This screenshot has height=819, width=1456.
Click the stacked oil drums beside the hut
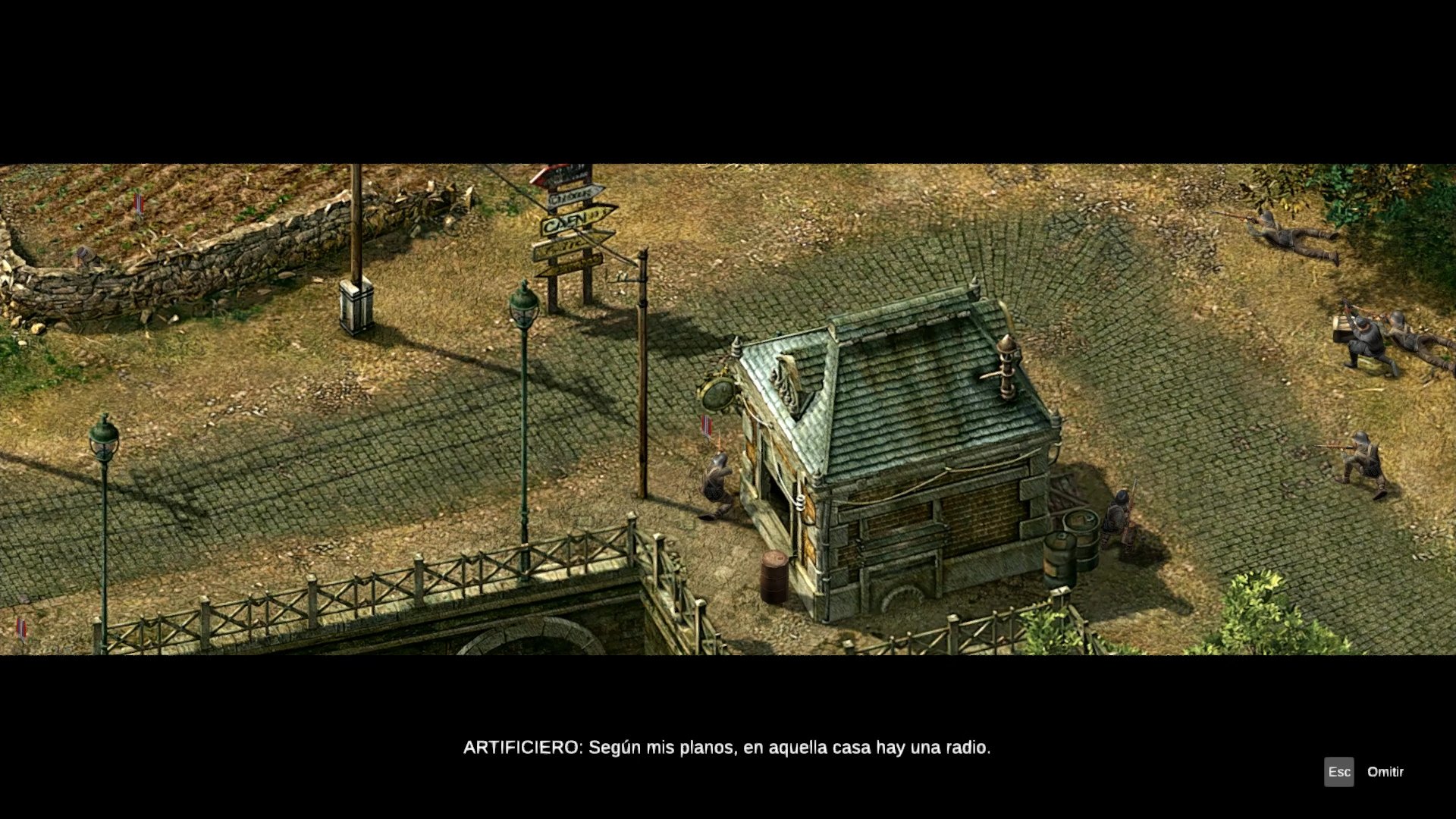point(1071,544)
